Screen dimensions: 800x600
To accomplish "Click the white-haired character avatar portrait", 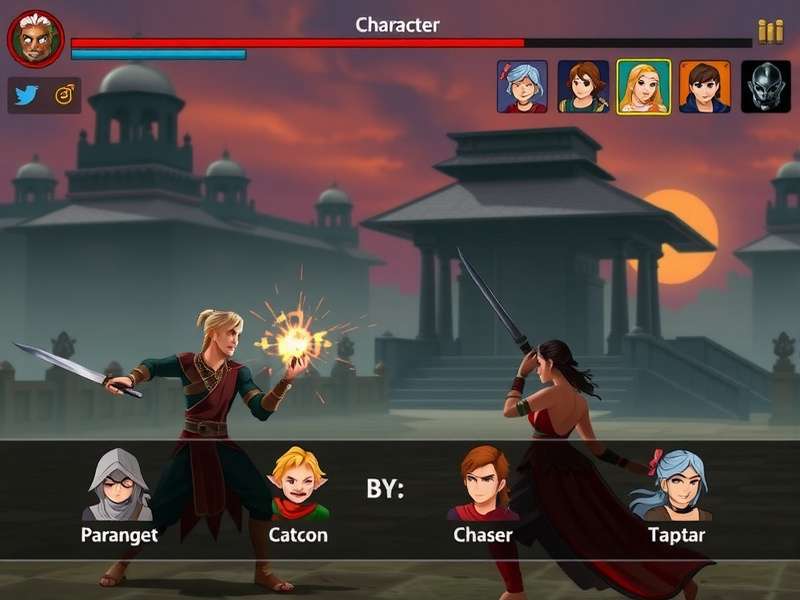I will click(x=36, y=40).
